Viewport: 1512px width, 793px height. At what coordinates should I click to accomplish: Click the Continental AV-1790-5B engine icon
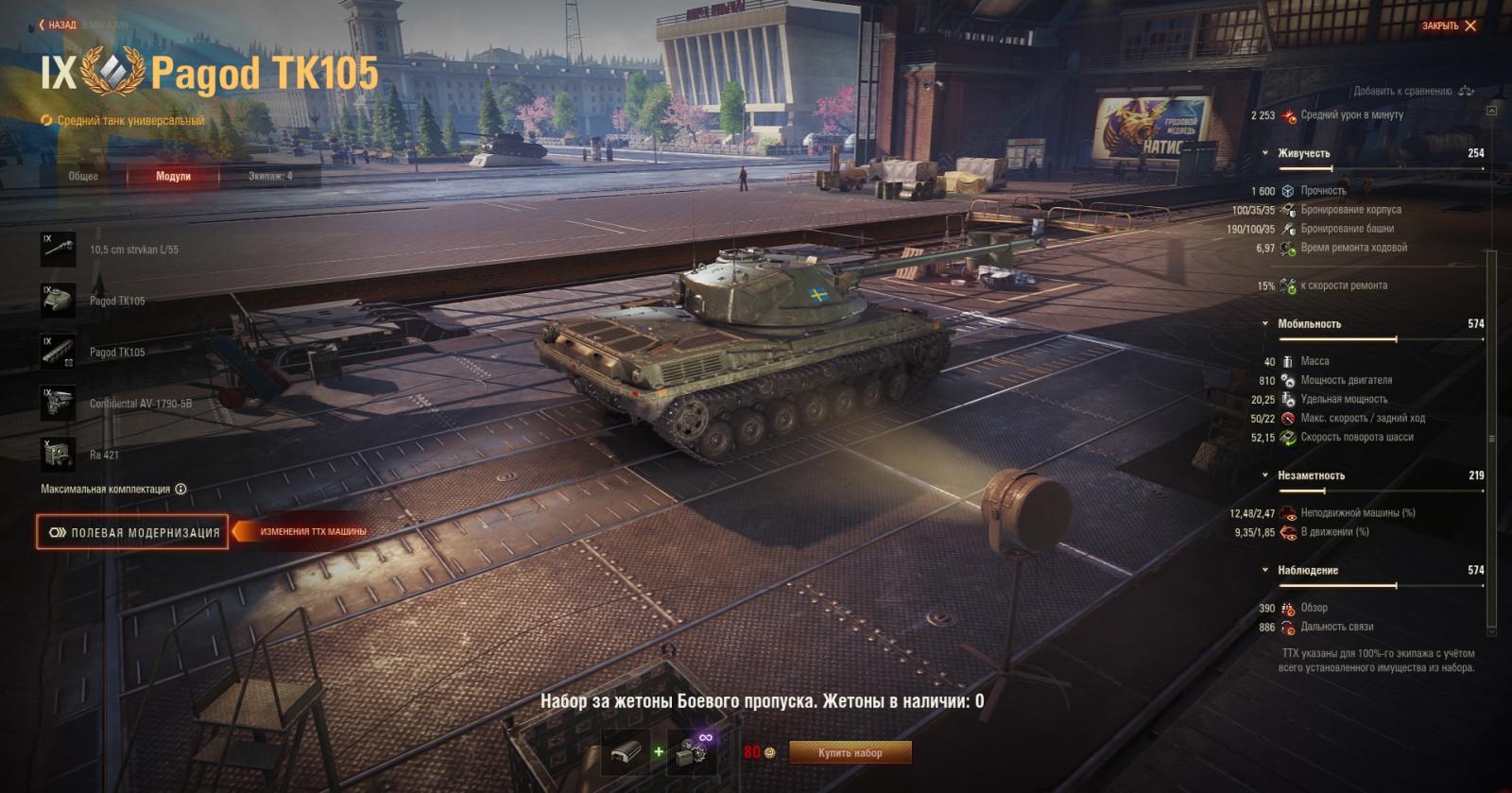pos(60,402)
